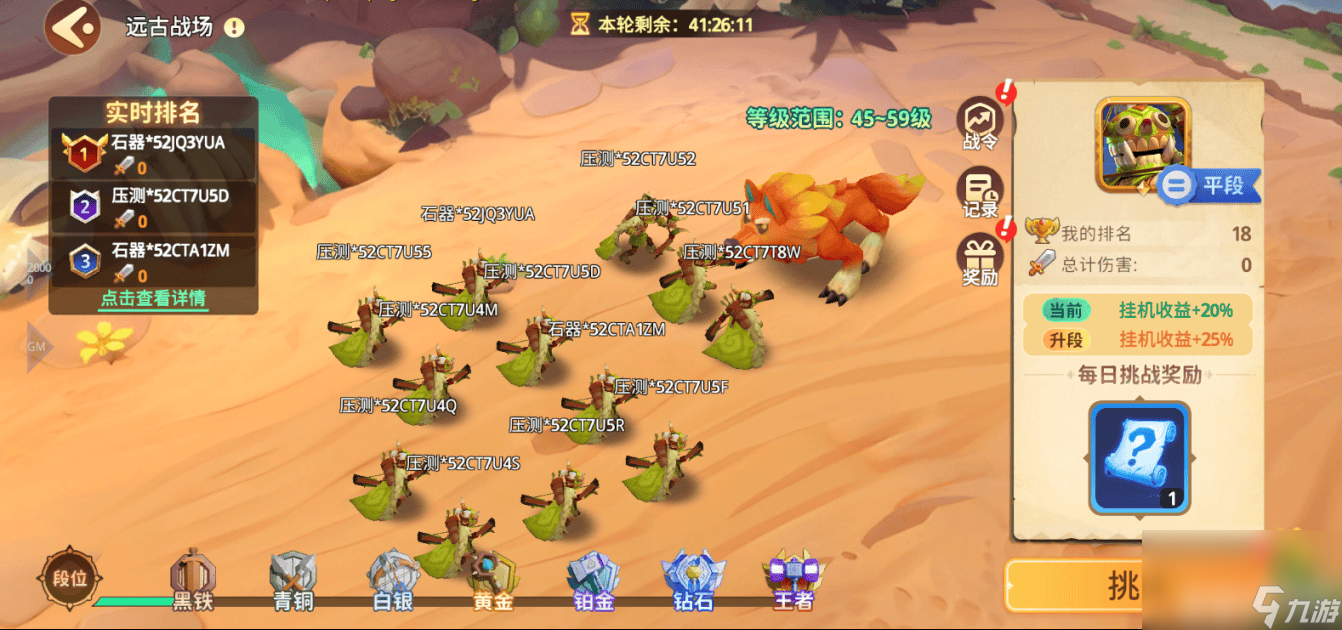1342x630 pixels.
Task: Go back with the arrow button
Action: tap(71, 27)
